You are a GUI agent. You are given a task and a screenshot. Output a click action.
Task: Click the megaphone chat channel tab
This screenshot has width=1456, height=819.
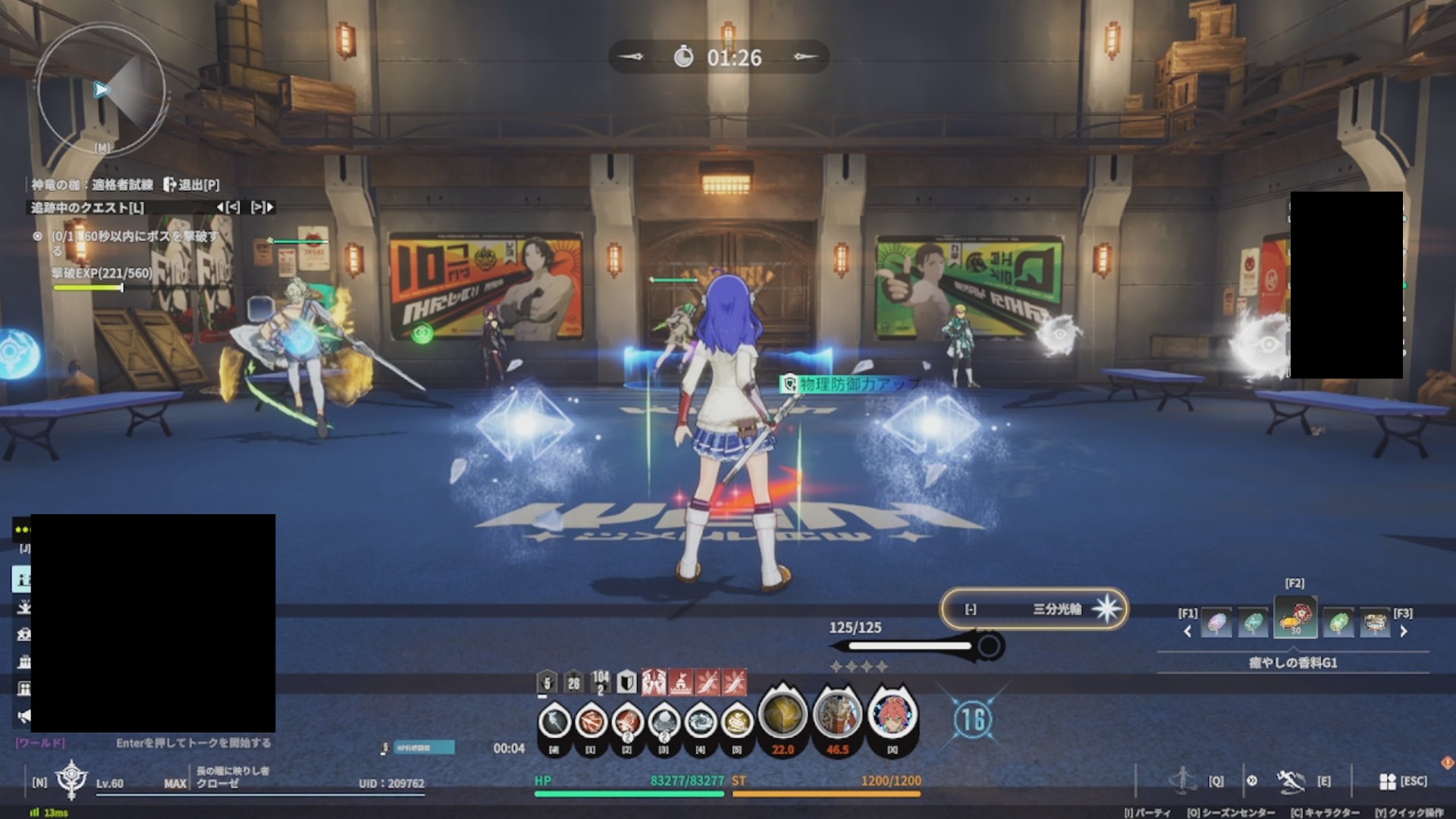(24, 716)
